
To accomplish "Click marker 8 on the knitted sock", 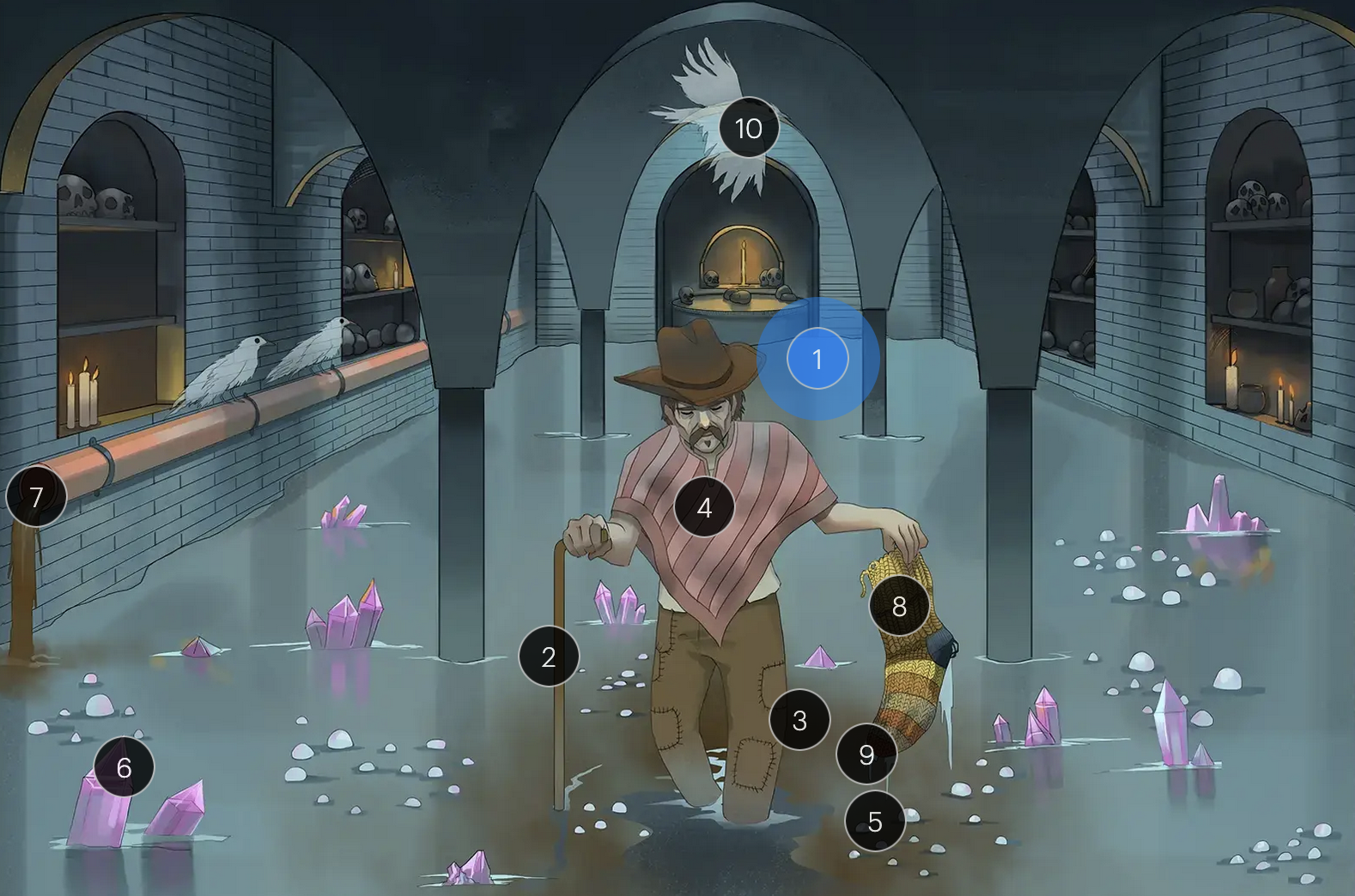I will point(899,606).
